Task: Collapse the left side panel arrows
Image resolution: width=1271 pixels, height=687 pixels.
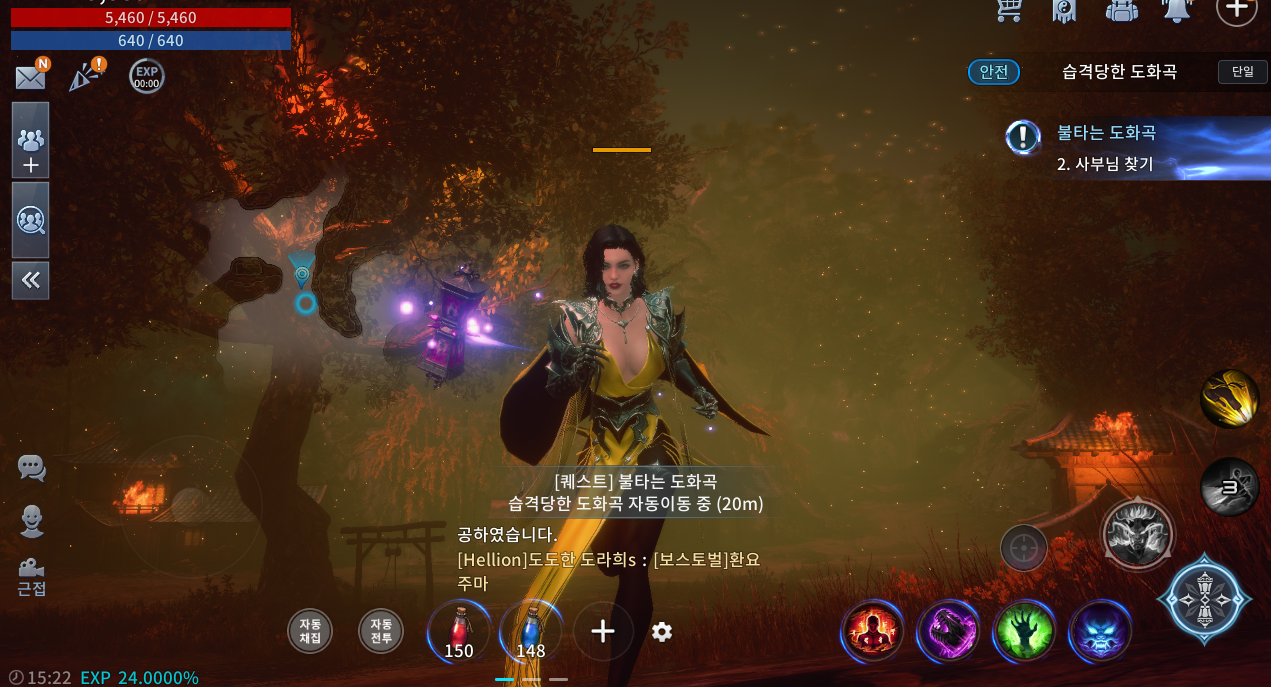Action: tap(30, 280)
